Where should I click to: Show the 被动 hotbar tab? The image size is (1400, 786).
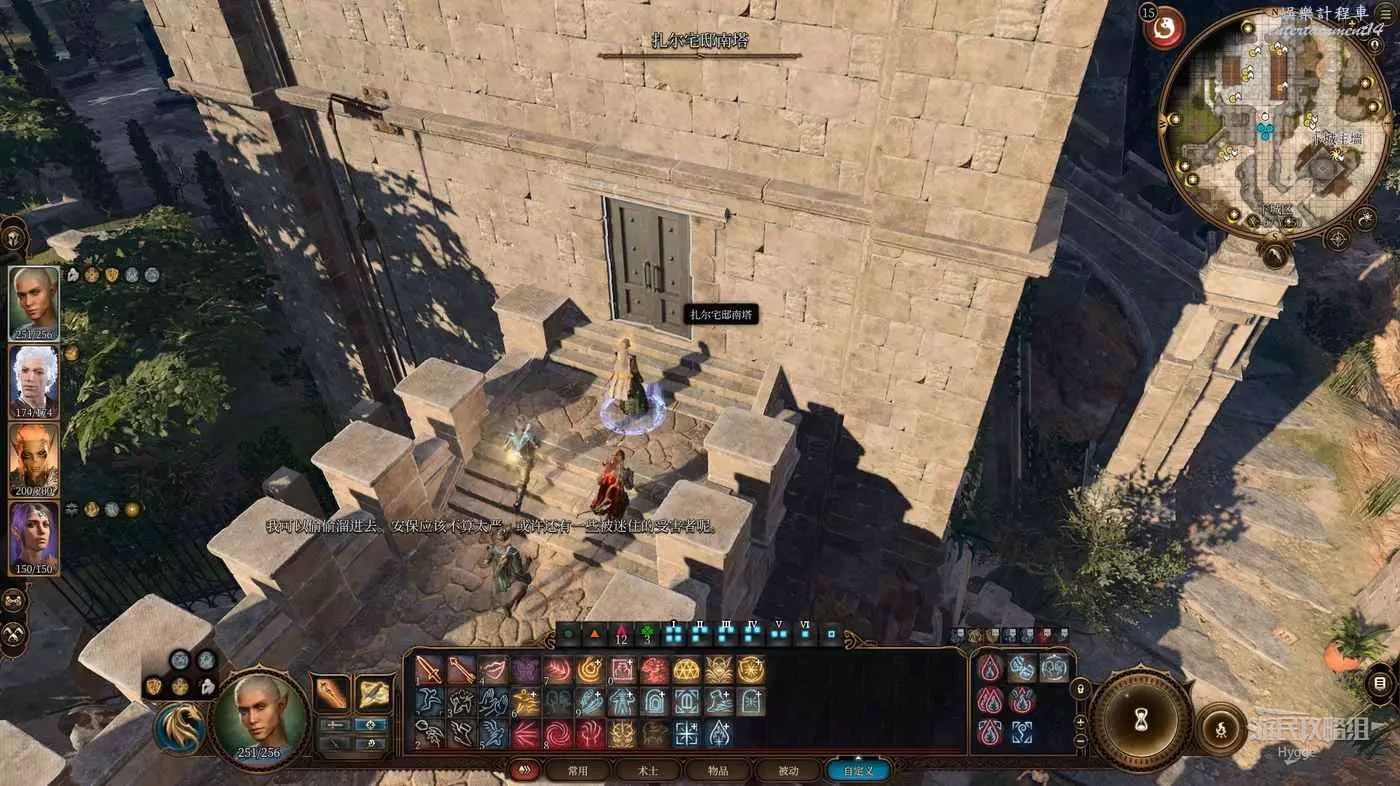[x=788, y=771]
